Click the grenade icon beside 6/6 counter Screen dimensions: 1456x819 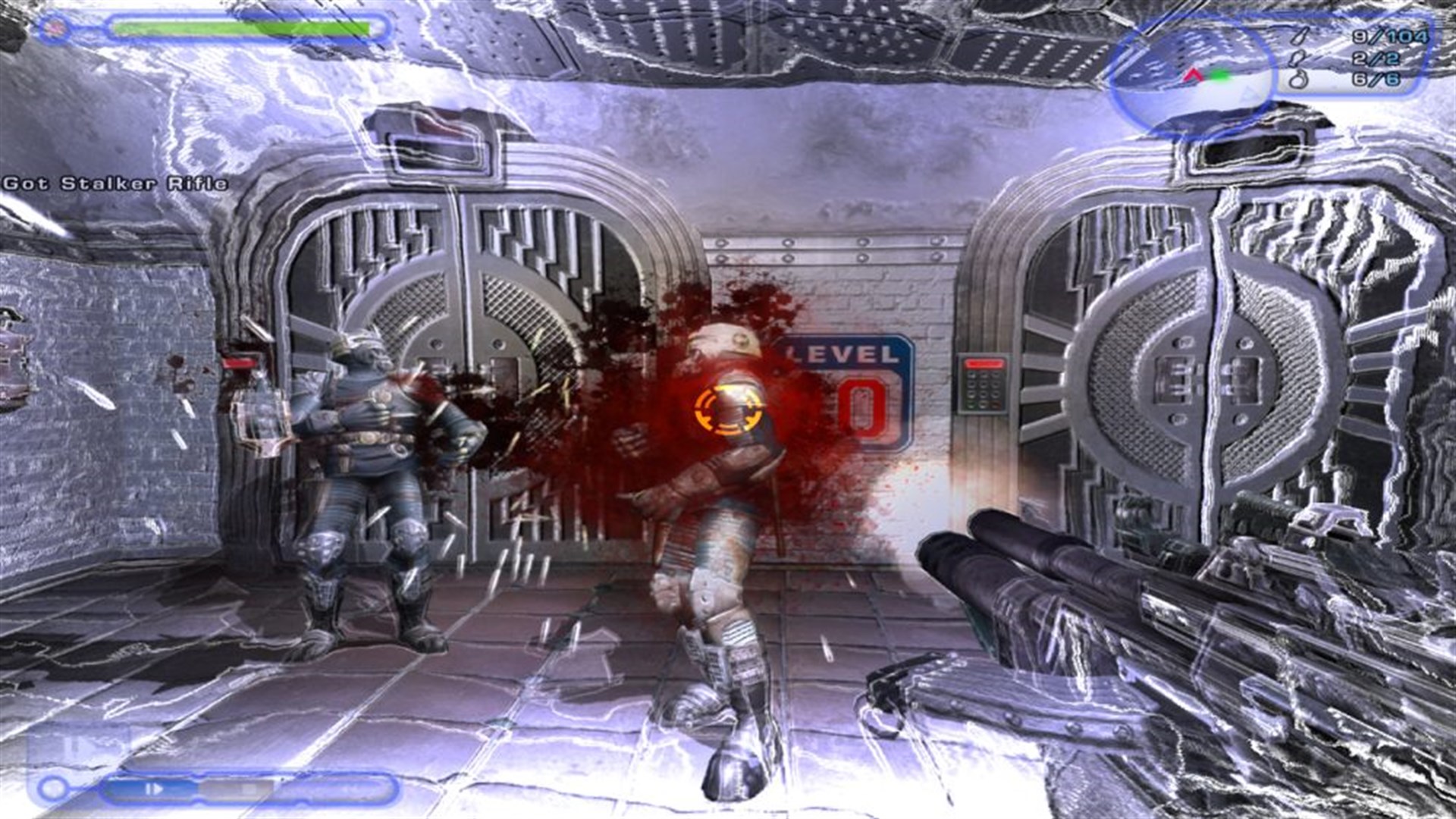click(1298, 79)
